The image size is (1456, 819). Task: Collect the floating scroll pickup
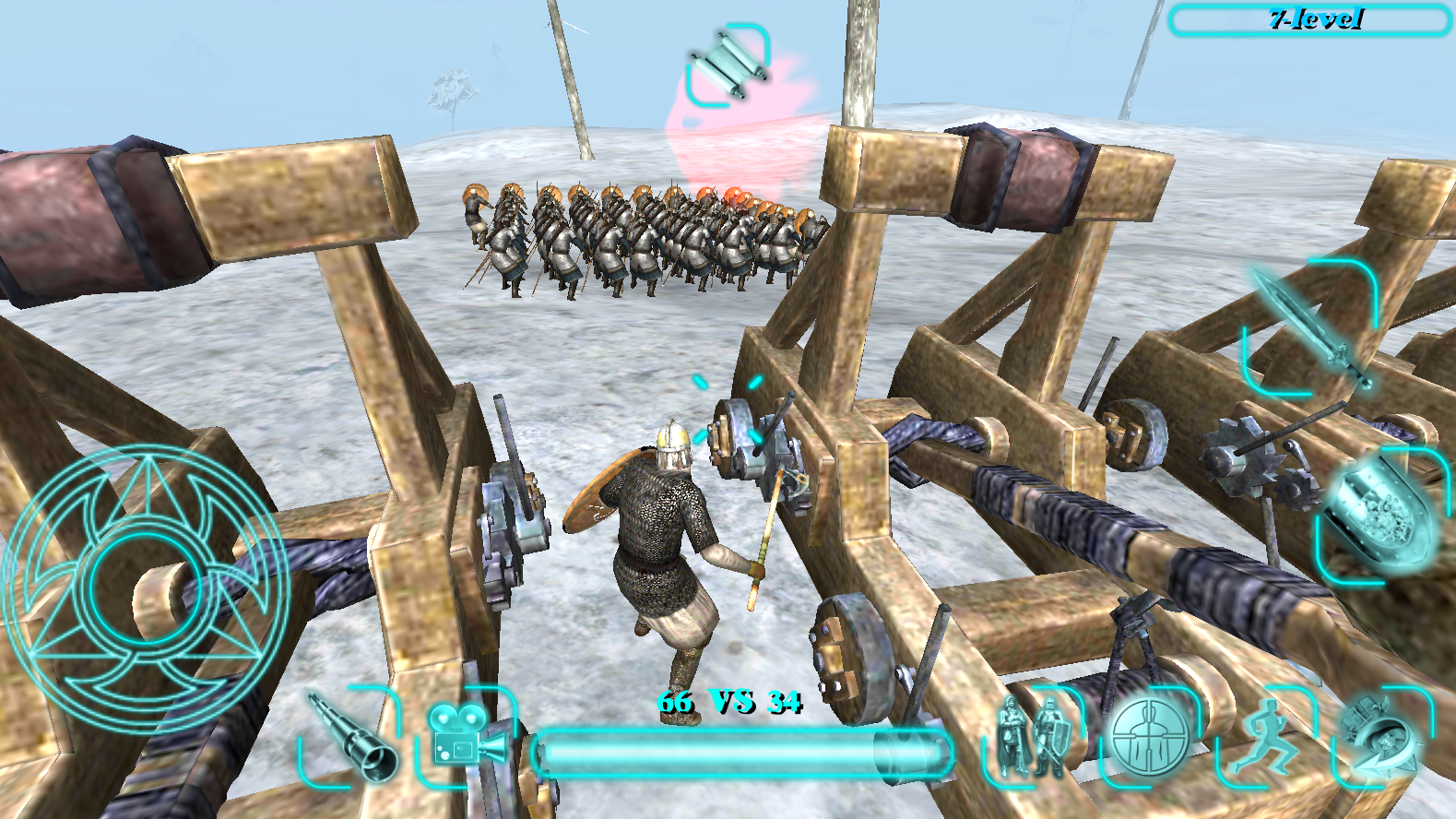tap(728, 63)
